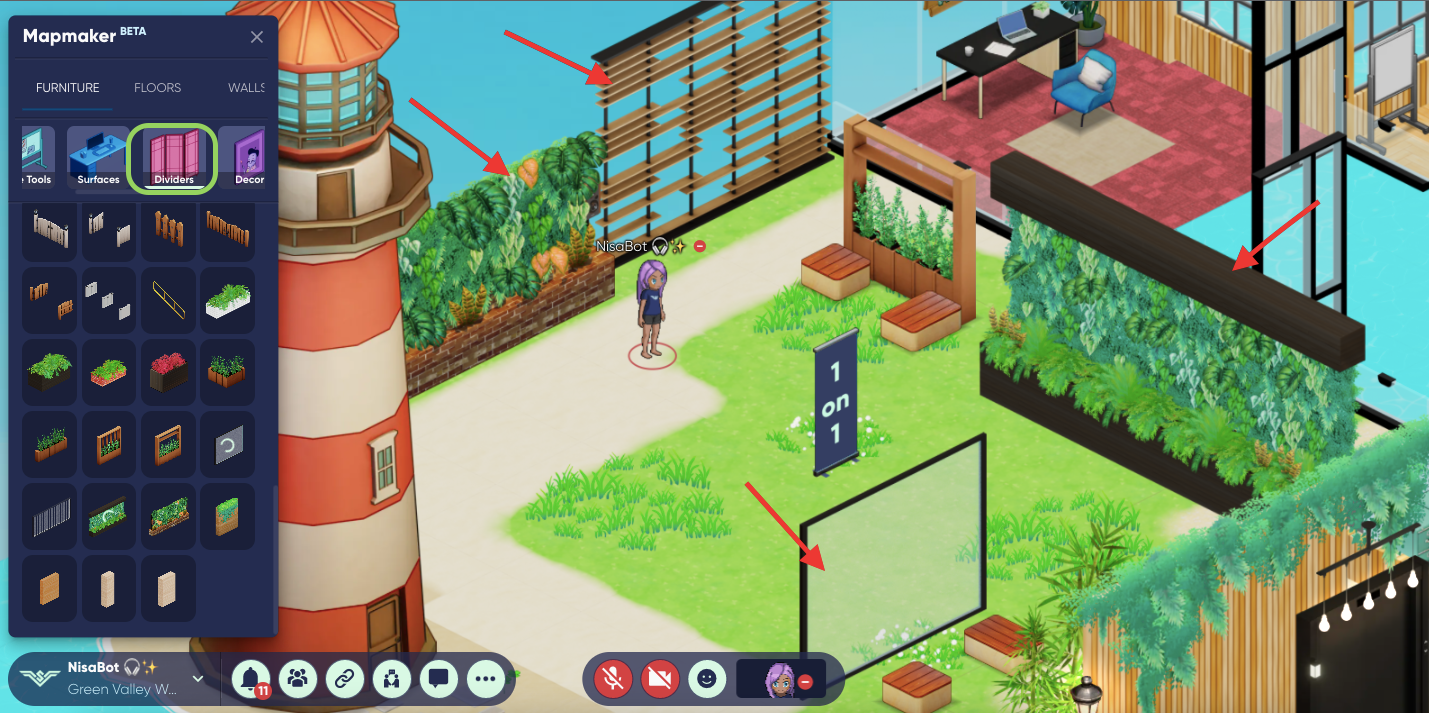The width and height of the screenshot is (1429, 713).
Task: Switch to the Floors tab
Action: [x=158, y=88]
